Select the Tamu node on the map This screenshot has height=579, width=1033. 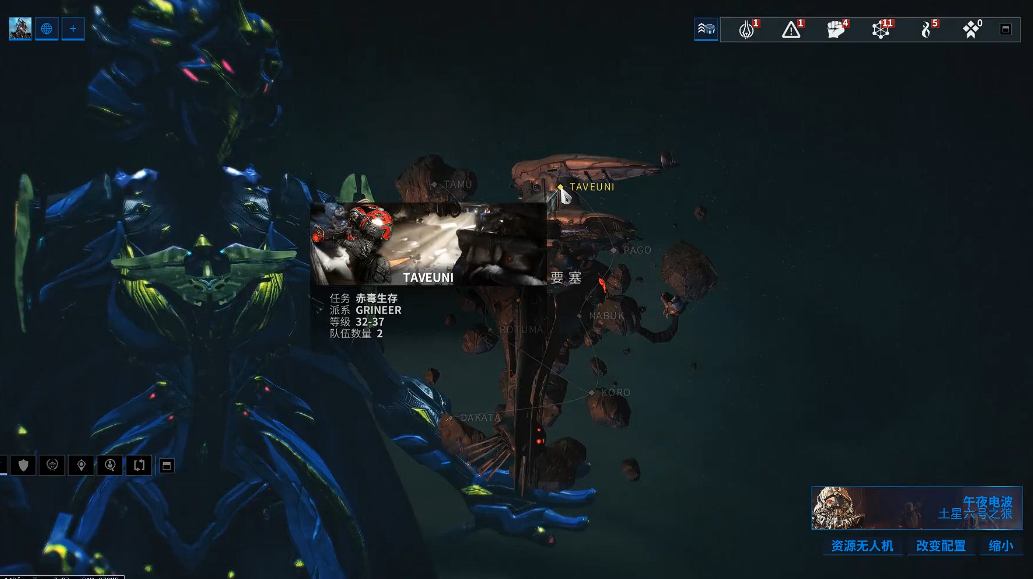click(434, 185)
